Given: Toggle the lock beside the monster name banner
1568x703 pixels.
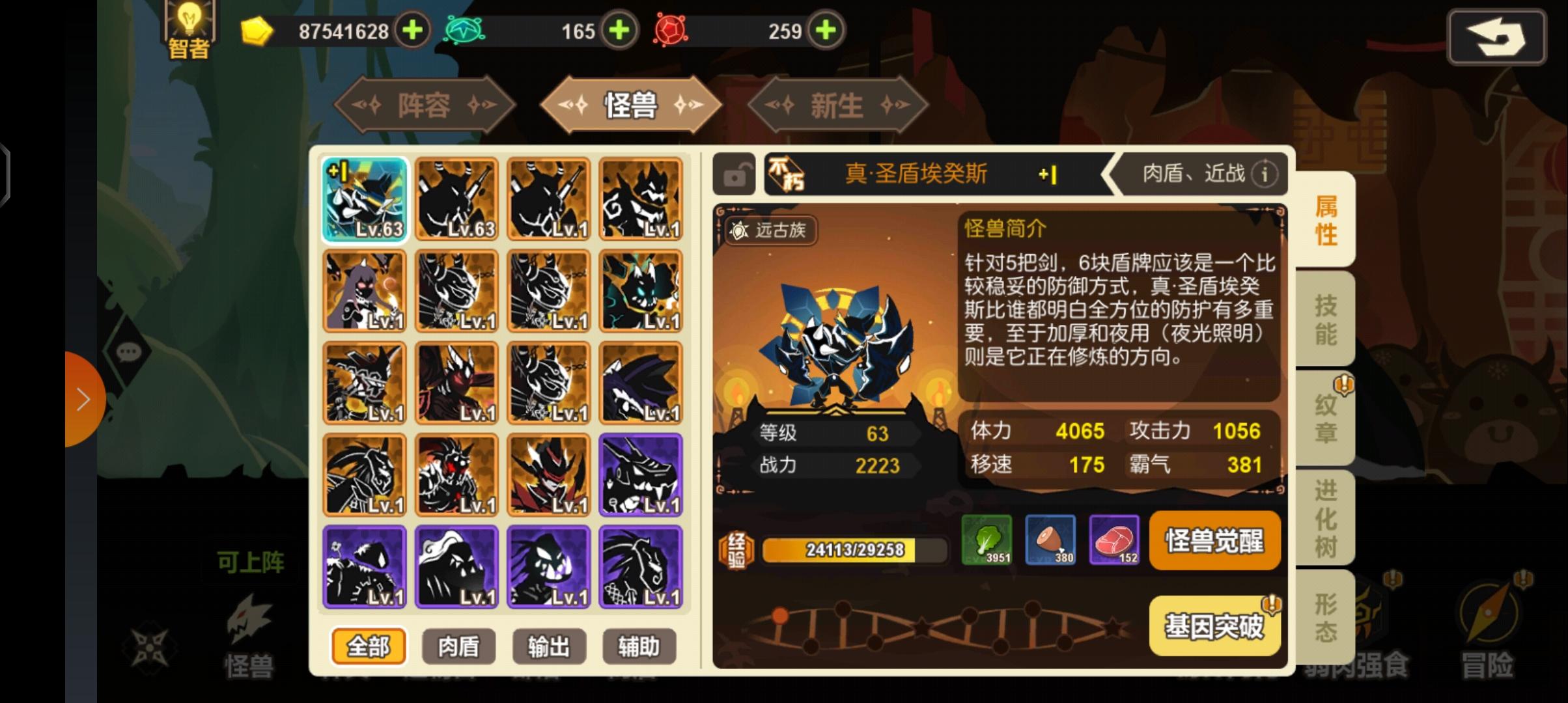Looking at the screenshot, I should pos(735,174).
